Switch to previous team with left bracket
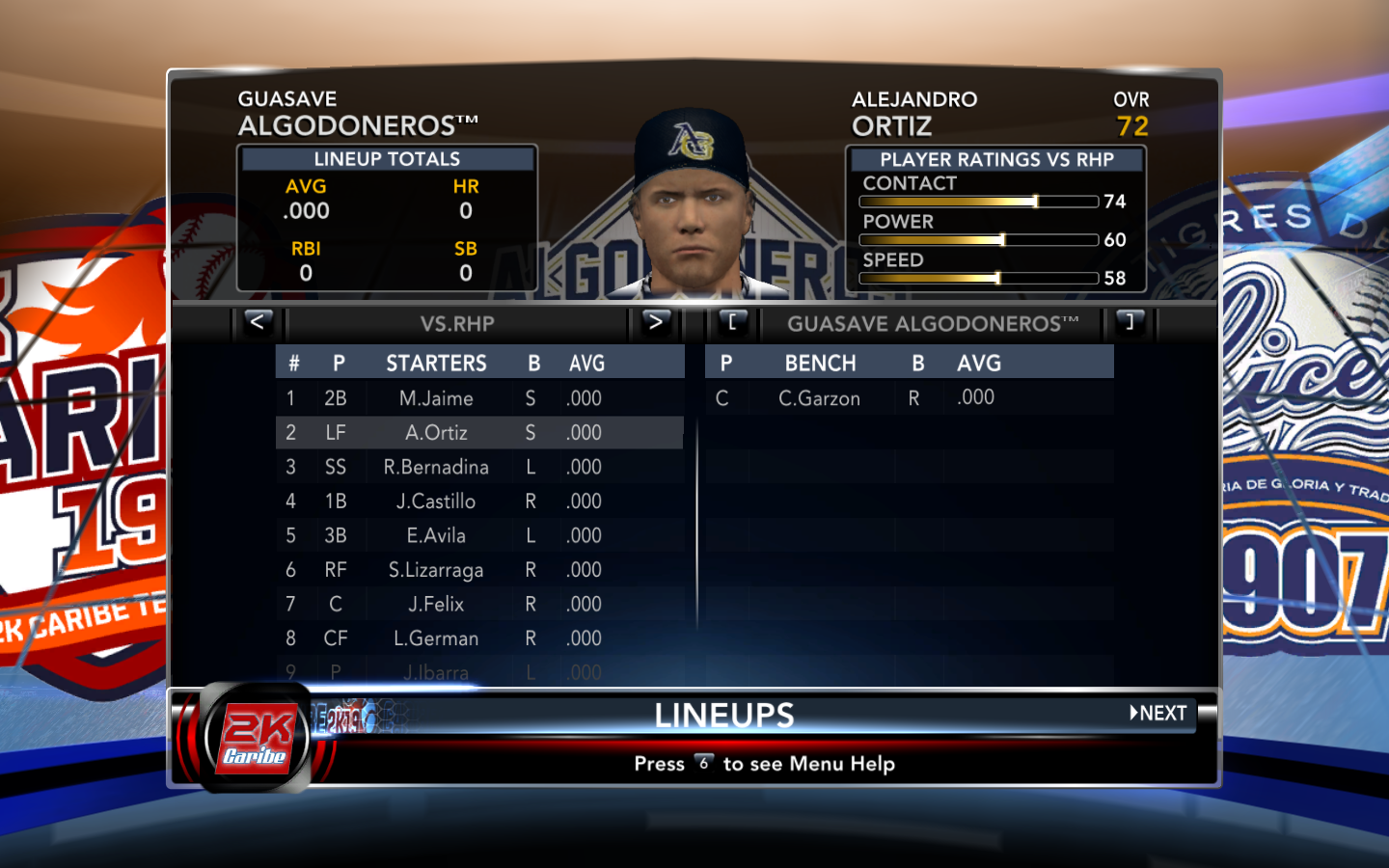1389x868 pixels. (733, 322)
